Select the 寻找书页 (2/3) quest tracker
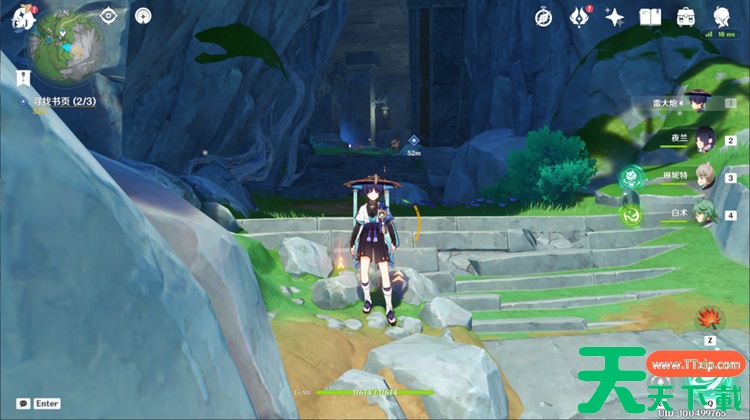The width and height of the screenshot is (750, 420). (56, 101)
